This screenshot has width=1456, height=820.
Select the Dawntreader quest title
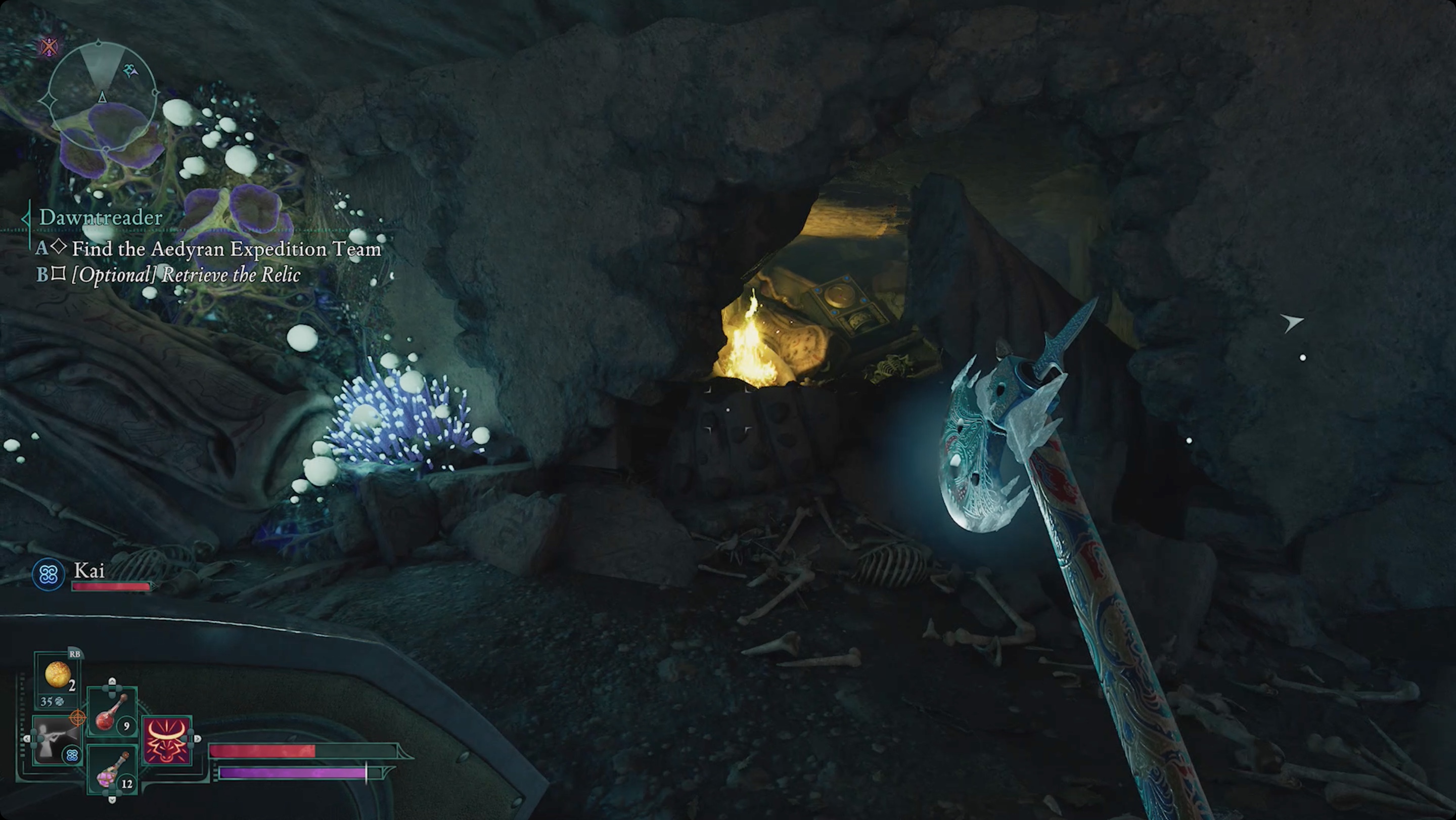[101, 217]
